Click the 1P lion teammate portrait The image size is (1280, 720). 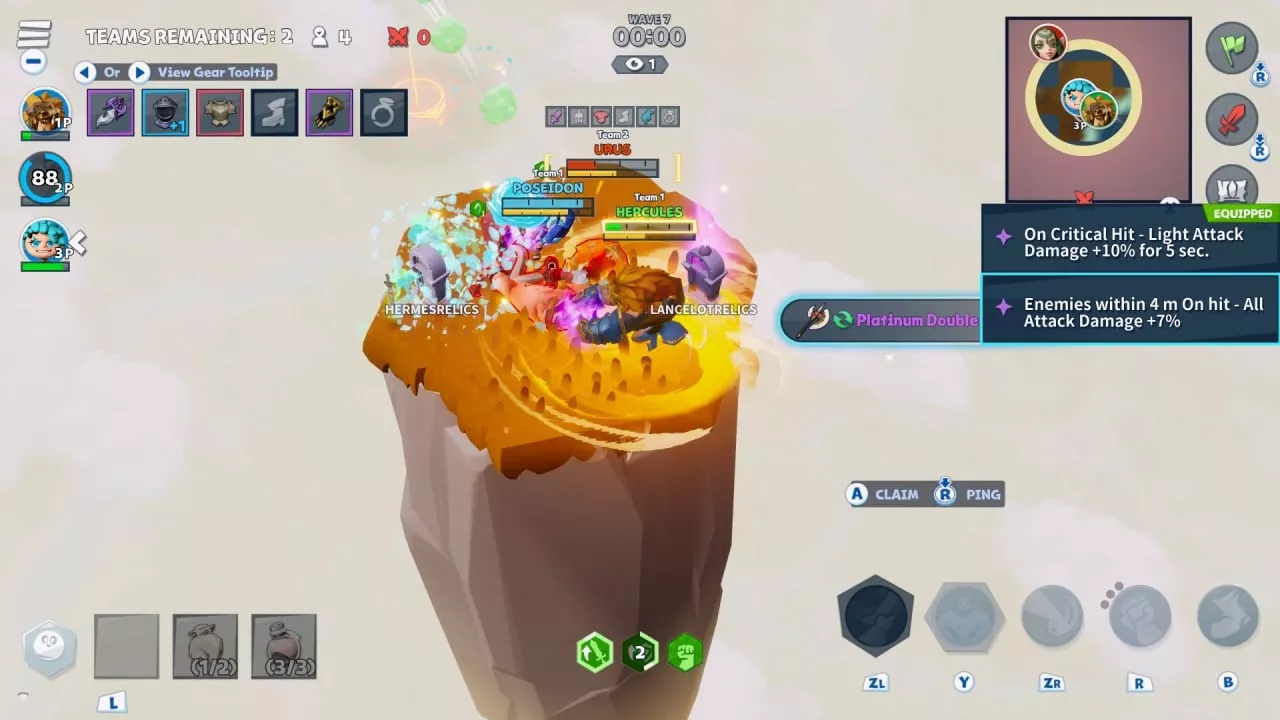coord(45,112)
